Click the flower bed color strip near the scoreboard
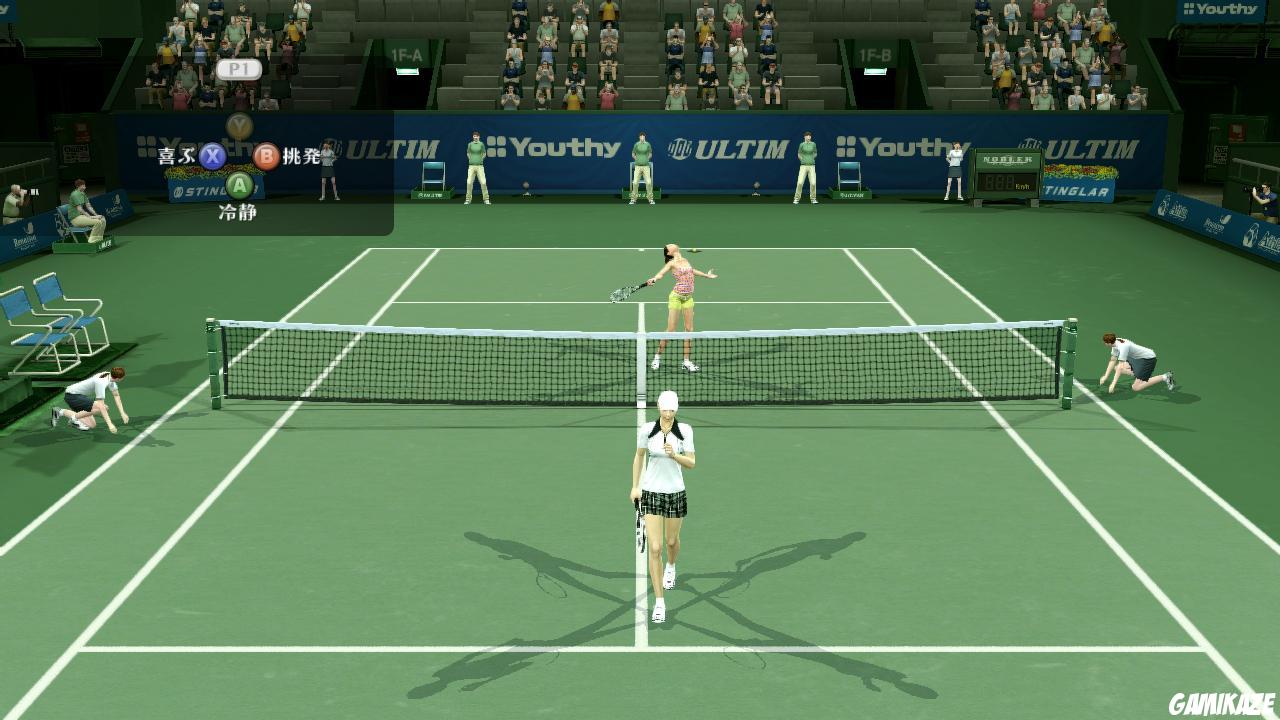Image resolution: width=1280 pixels, height=720 pixels. pos(1081,171)
